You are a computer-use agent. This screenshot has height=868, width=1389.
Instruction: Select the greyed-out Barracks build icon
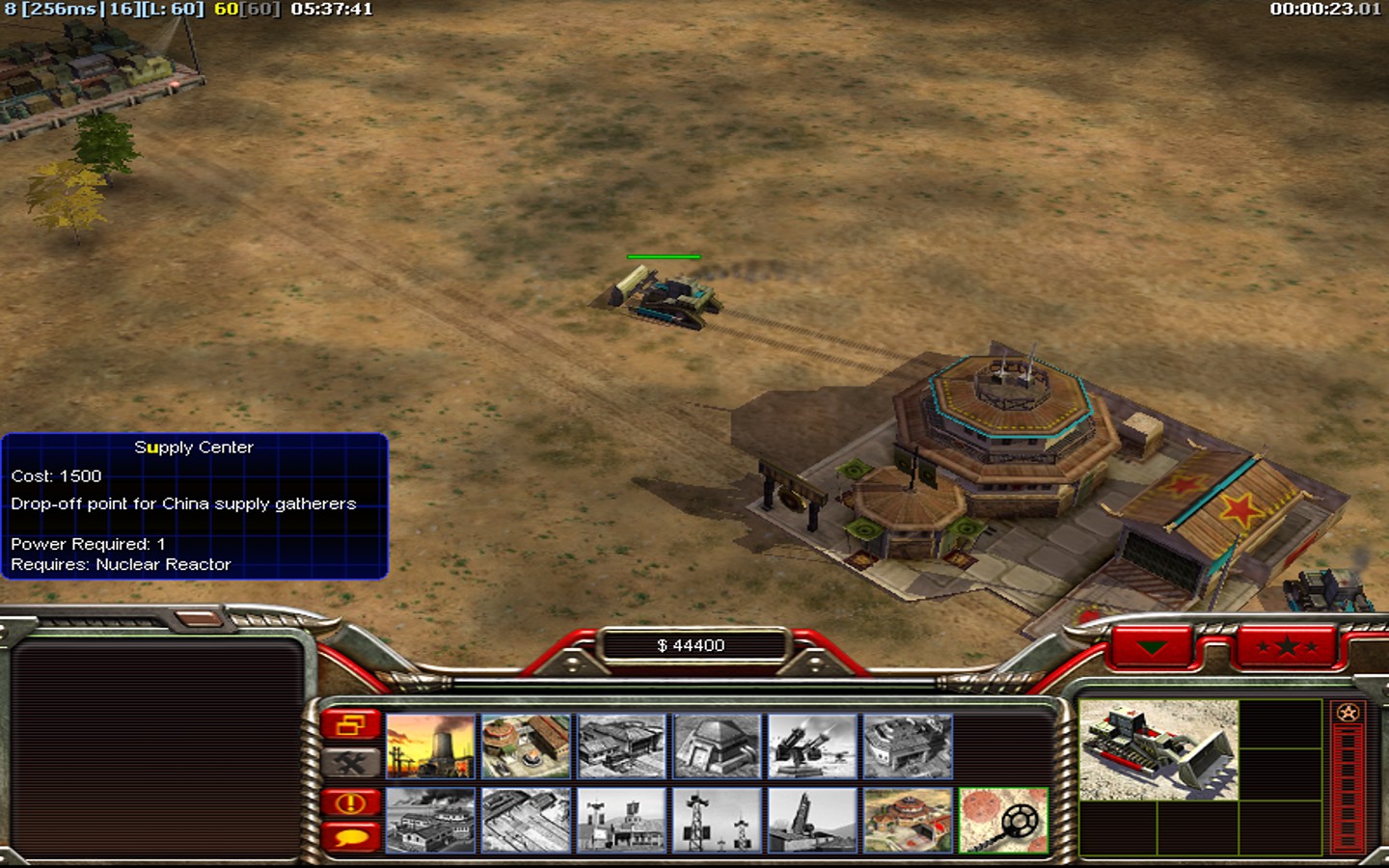point(621,746)
